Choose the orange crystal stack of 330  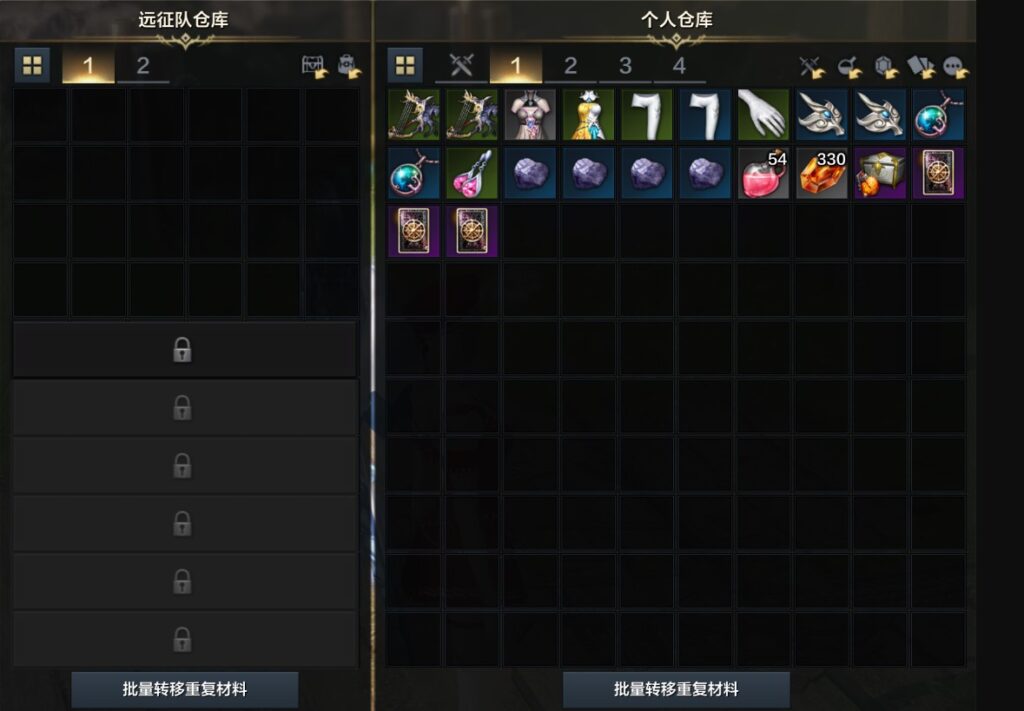[822, 173]
